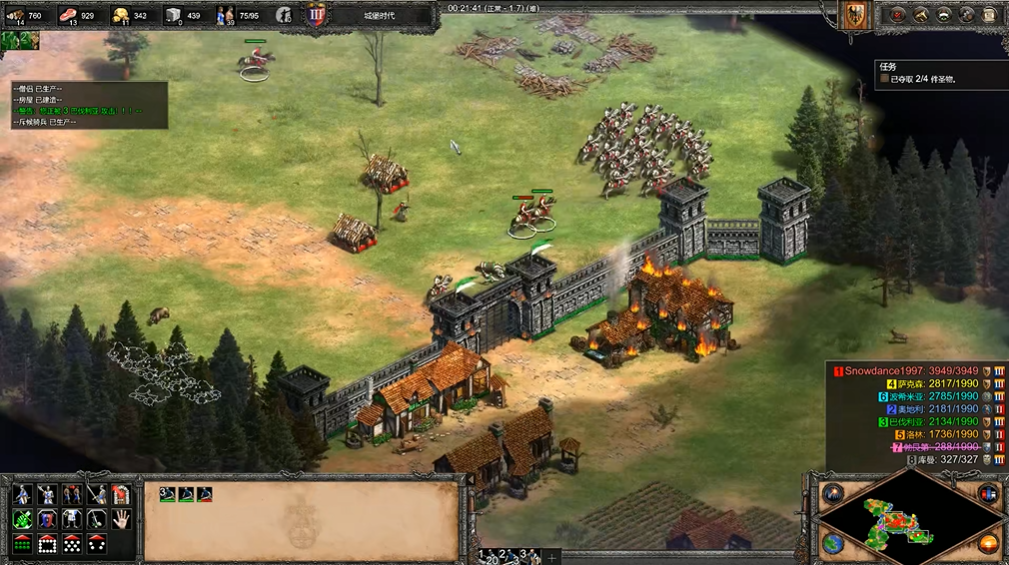Image resolution: width=1009 pixels, height=565 pixels.
Task: Select the group of three knights portrait
Action: tap(182, 494)
